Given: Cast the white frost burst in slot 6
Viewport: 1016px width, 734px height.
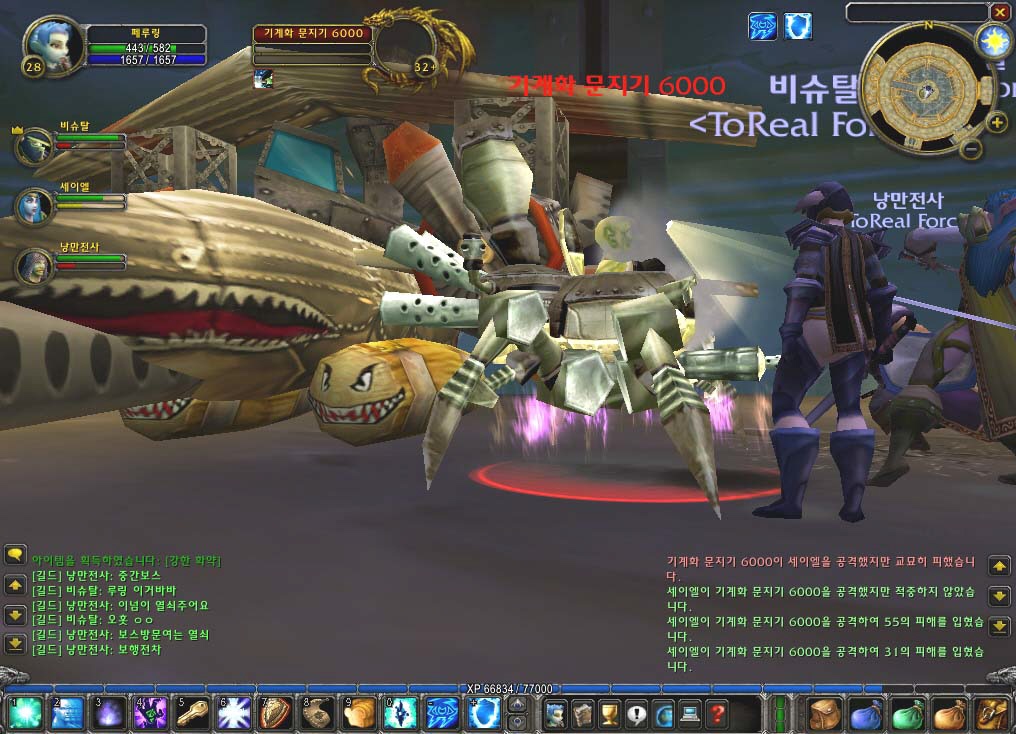Looking at the screenshot, I should click(234, 713).
